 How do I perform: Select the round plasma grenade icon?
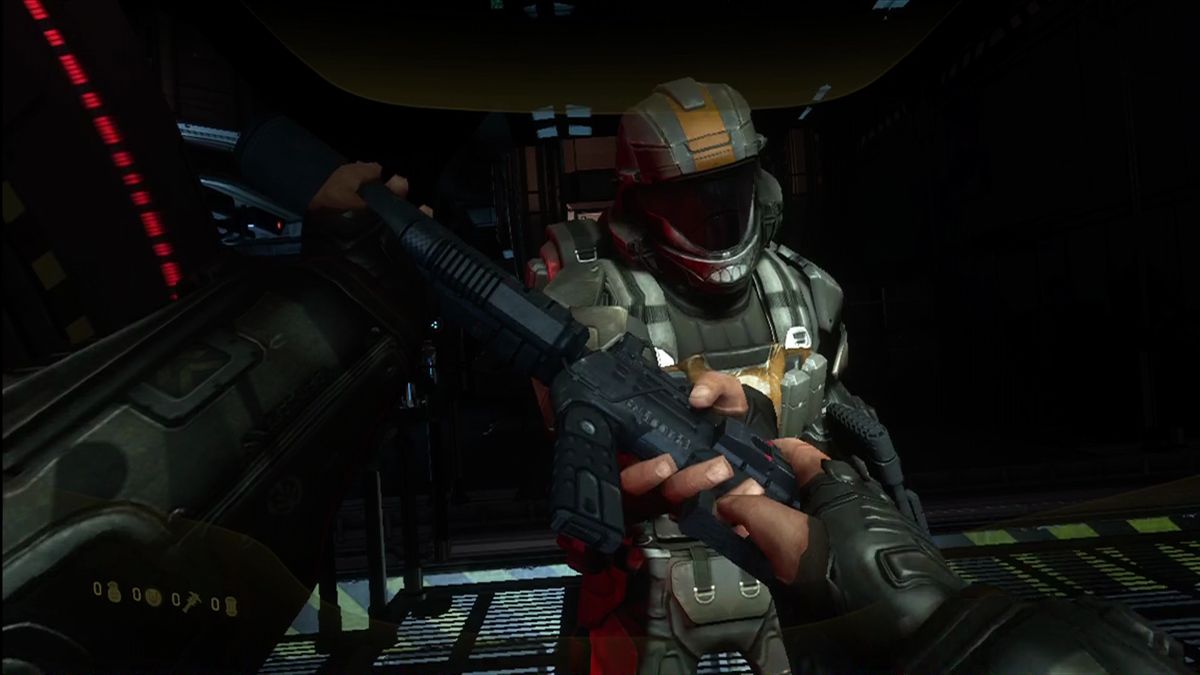(152, 597)
